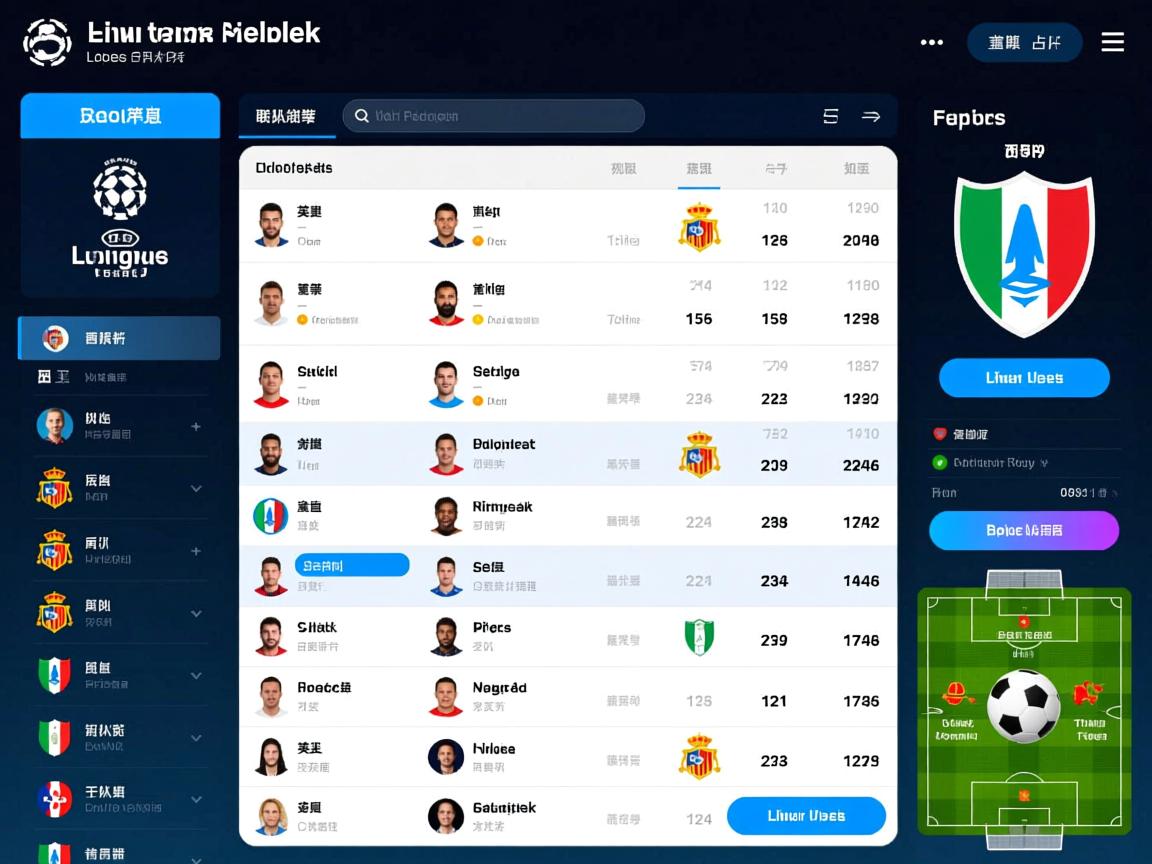Click the list view icon in toolbar
This screenshot has height=864, width=1152.
pyautogui.click(x=830, y=116)
